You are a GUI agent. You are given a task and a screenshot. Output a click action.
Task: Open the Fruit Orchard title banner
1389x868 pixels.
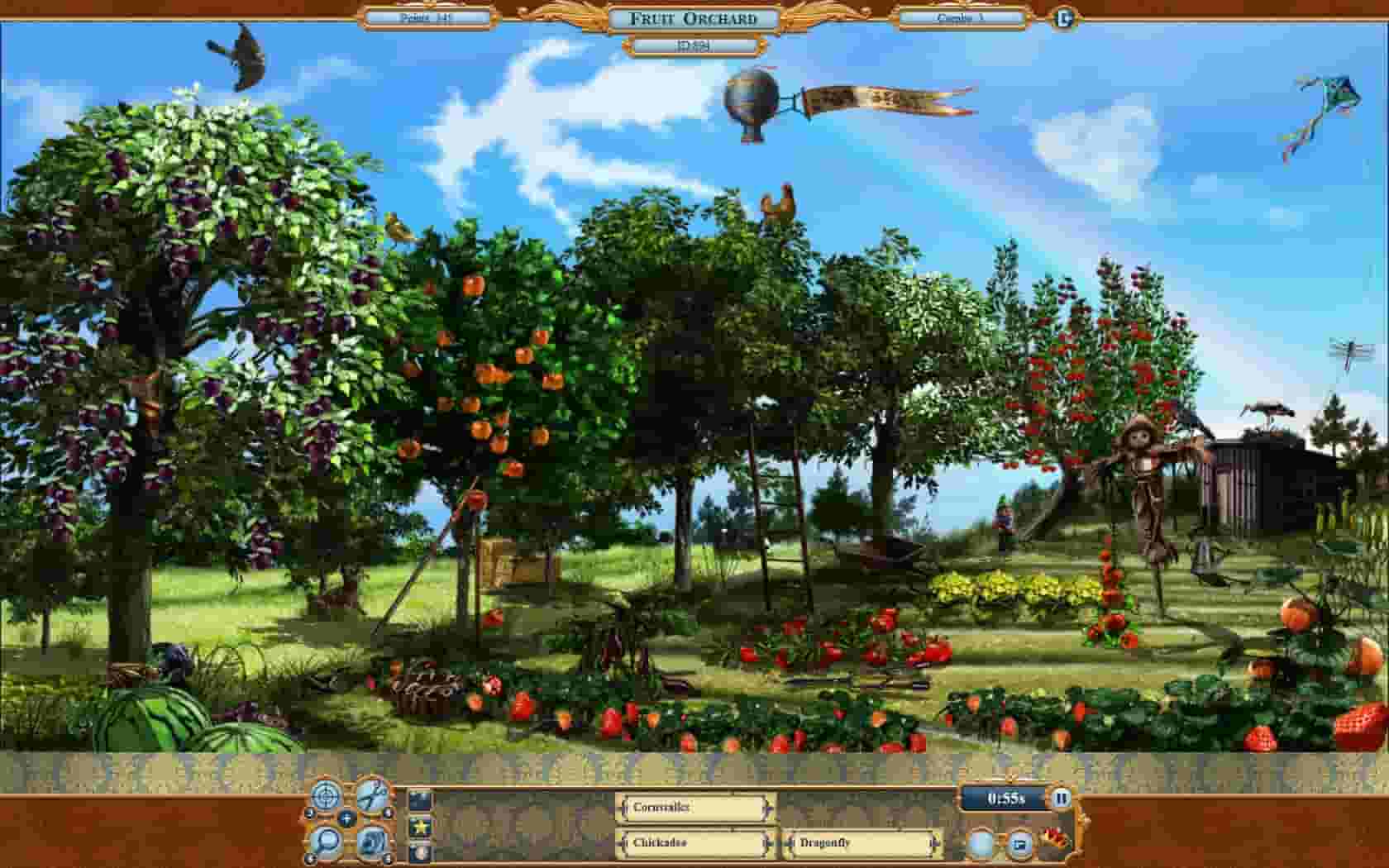pyautogui.click(x=693, y=18)
